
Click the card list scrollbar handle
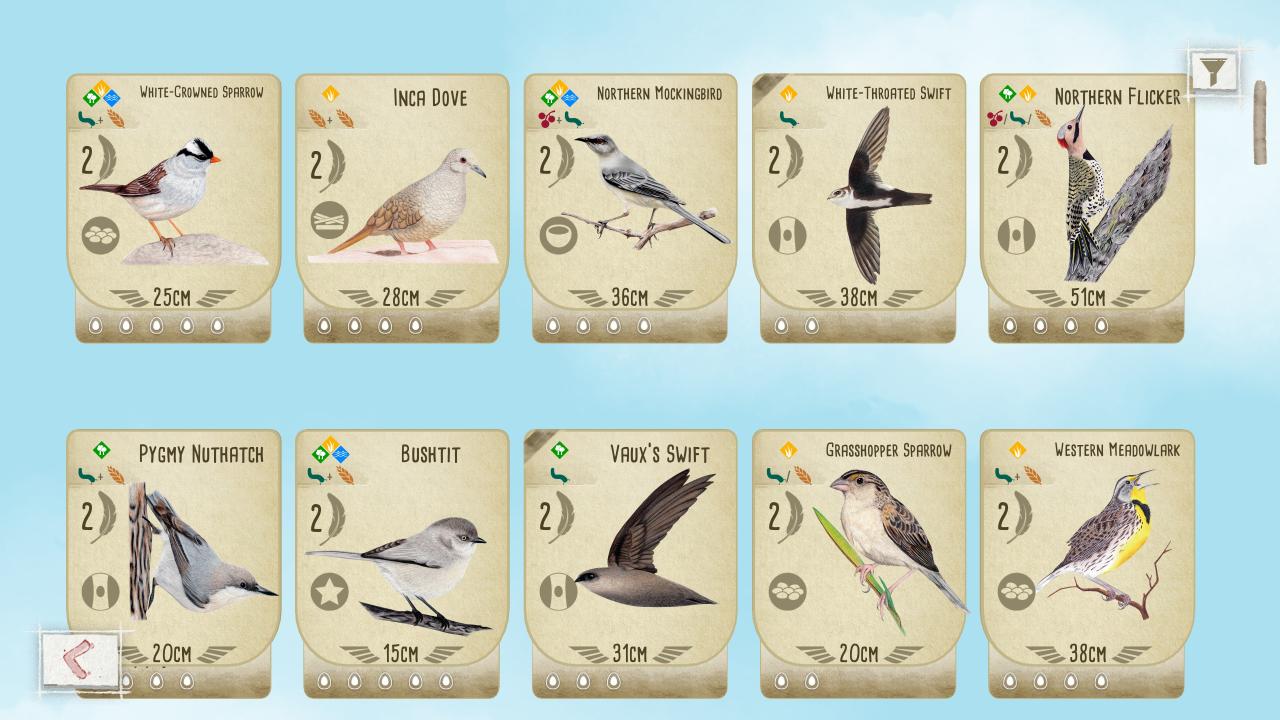click(x=1260, y=122)
